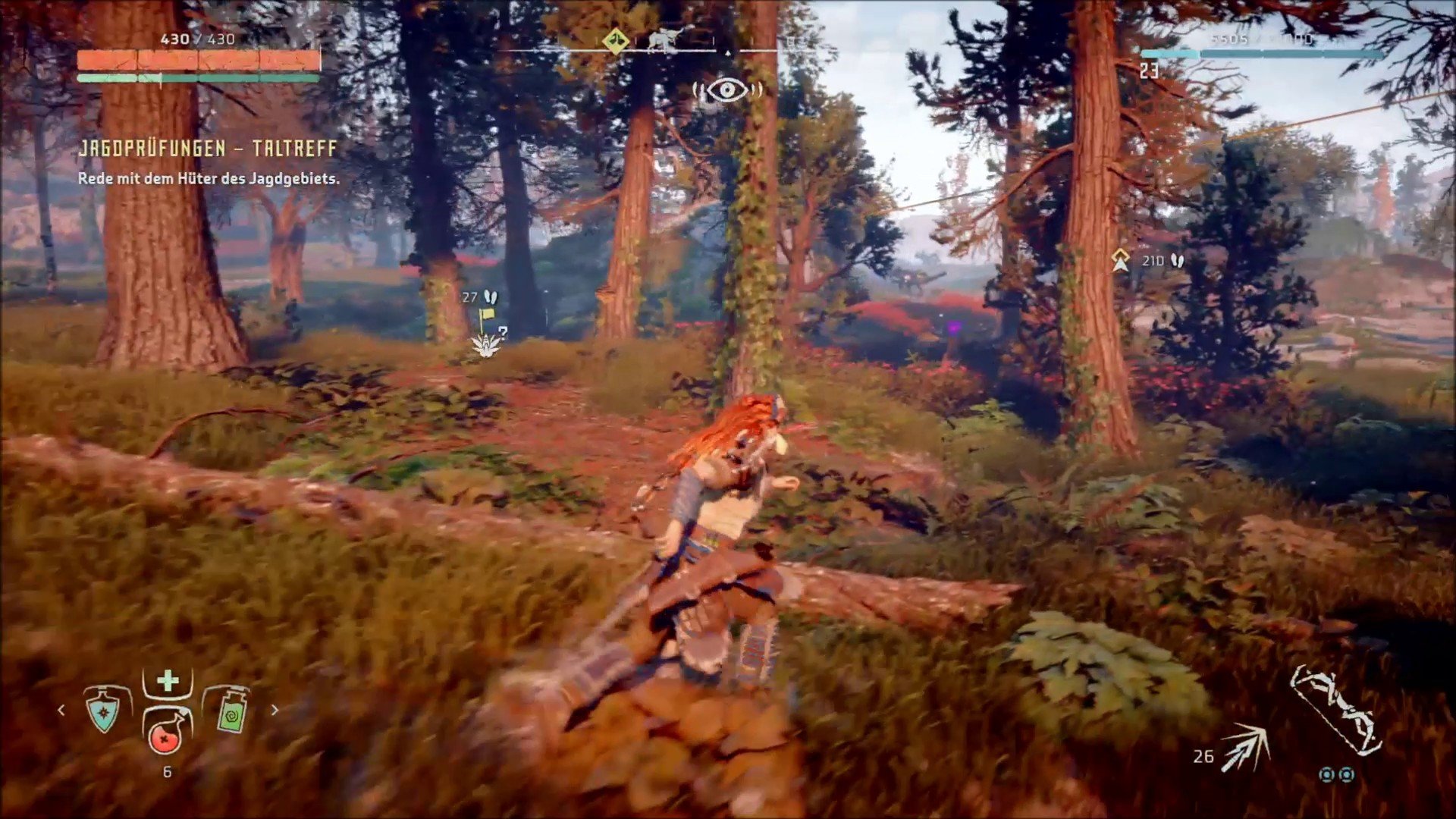Cycle items with the left arrow
The height and width of the screenshot is (819, 1456).
click(x=61, y=711)
